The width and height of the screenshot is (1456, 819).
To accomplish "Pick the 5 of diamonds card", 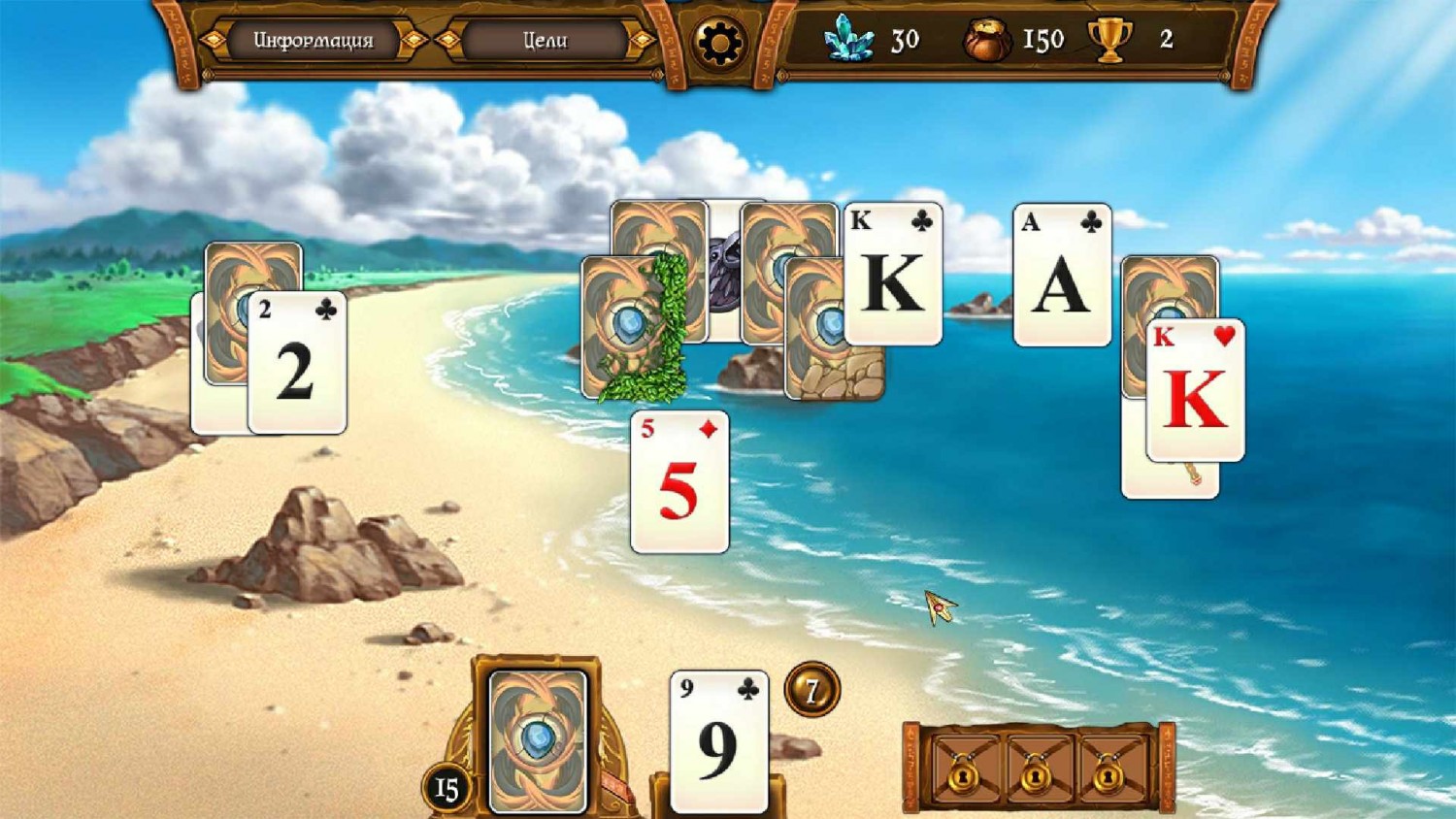I will coord(679,482).
